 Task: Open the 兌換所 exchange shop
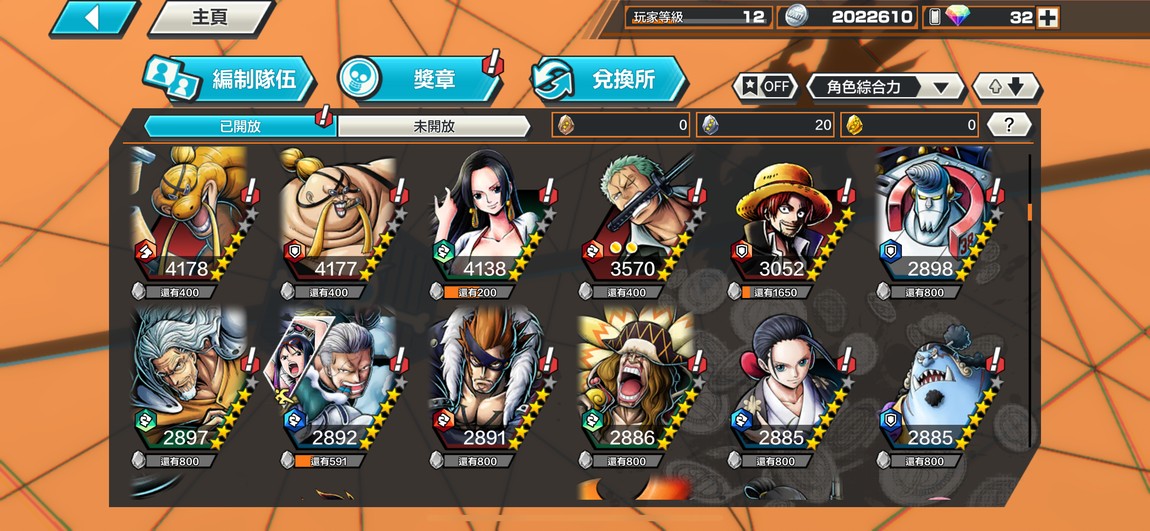(x=608, y=79)
